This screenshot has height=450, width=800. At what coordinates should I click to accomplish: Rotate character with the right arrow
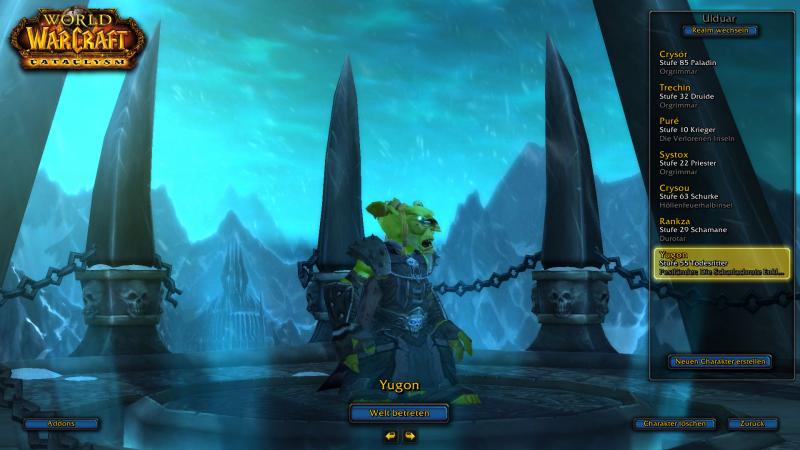coord(410,436)
